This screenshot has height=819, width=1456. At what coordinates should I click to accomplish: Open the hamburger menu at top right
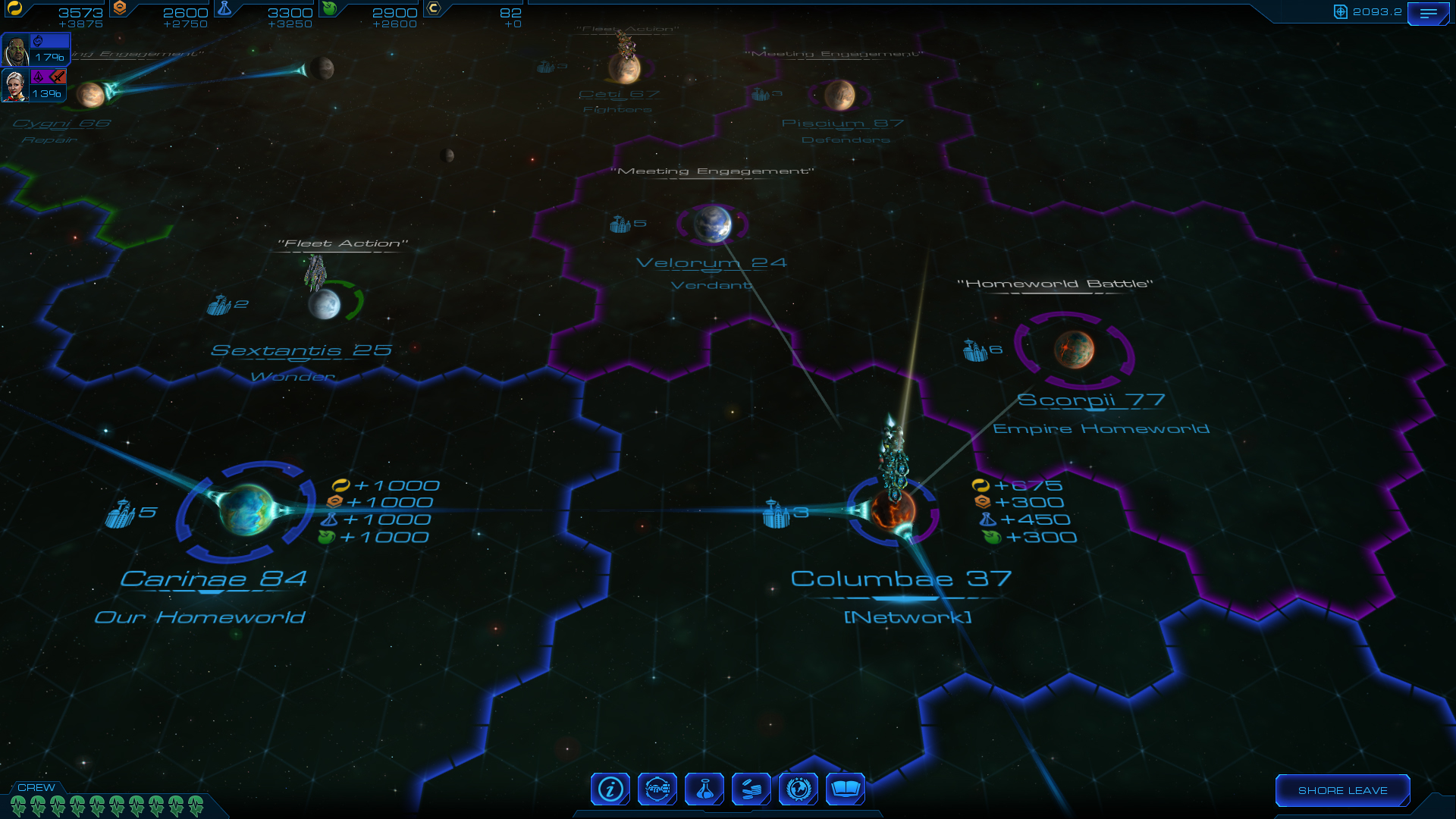click(x=1429, y=13)
